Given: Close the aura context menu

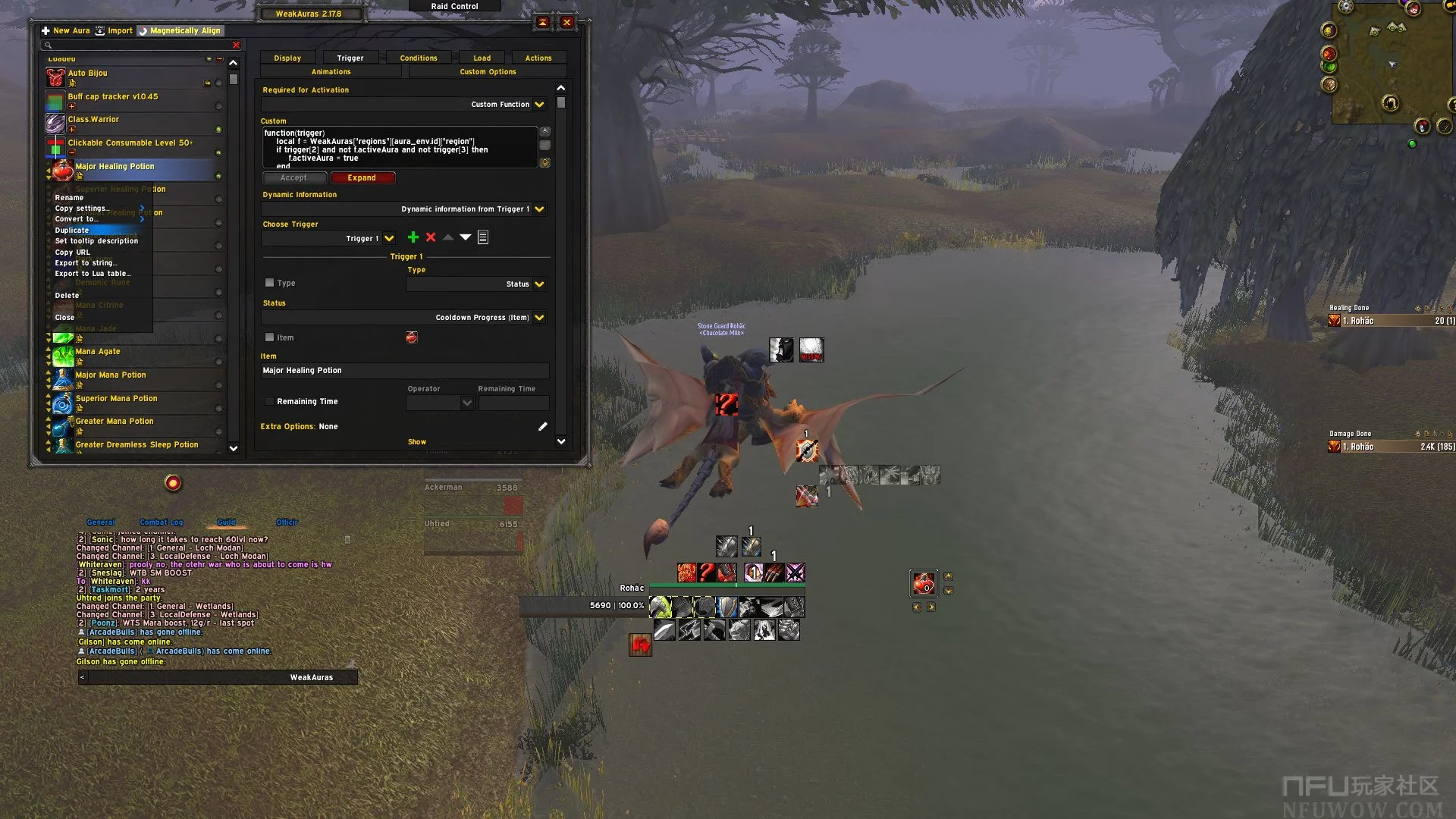Looking at the screenshot, I should click(x=64, y=317).
